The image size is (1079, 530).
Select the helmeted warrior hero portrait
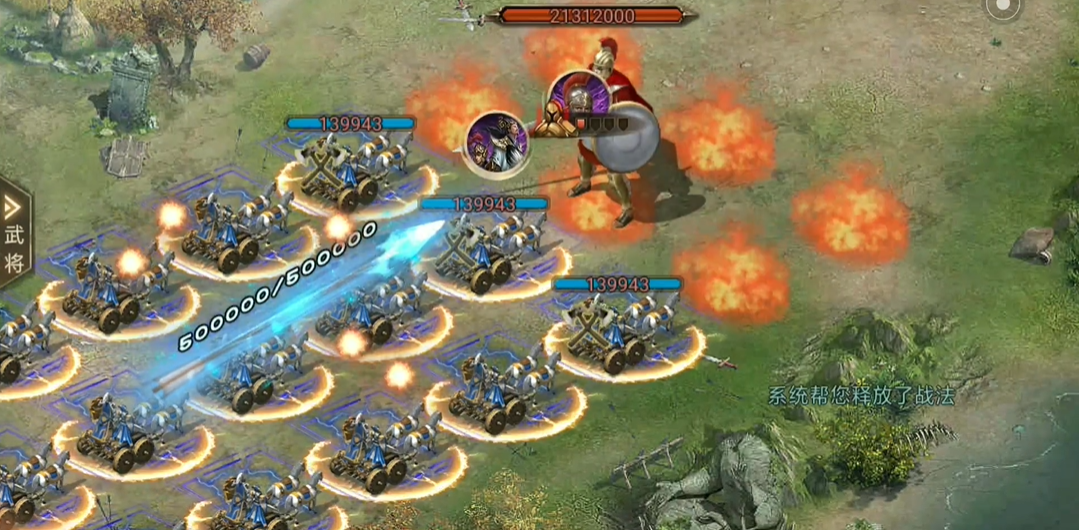point(577,100)
